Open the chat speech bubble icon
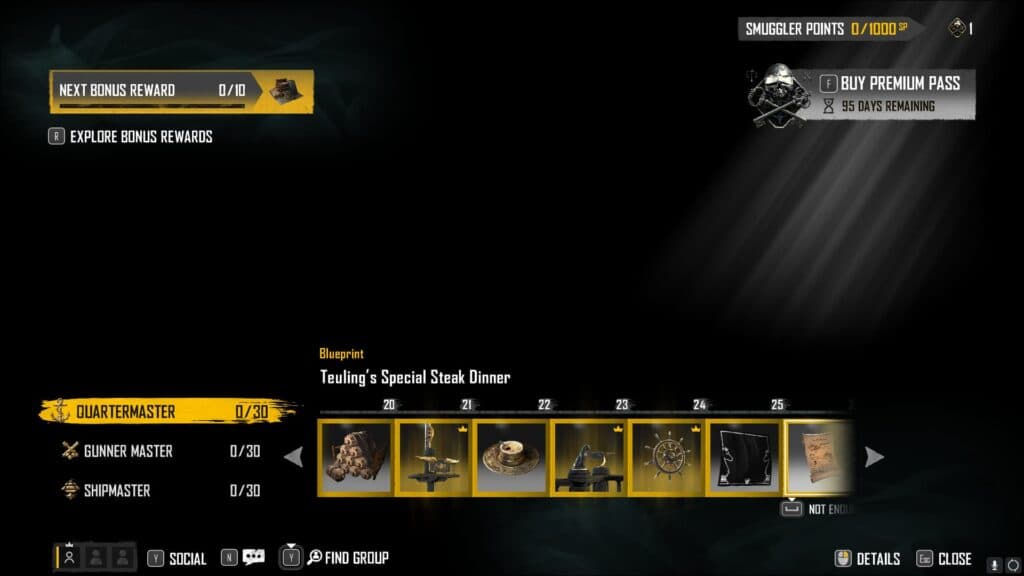The width and height of the screenshot is (1024, 576). (x=253, y=558)
